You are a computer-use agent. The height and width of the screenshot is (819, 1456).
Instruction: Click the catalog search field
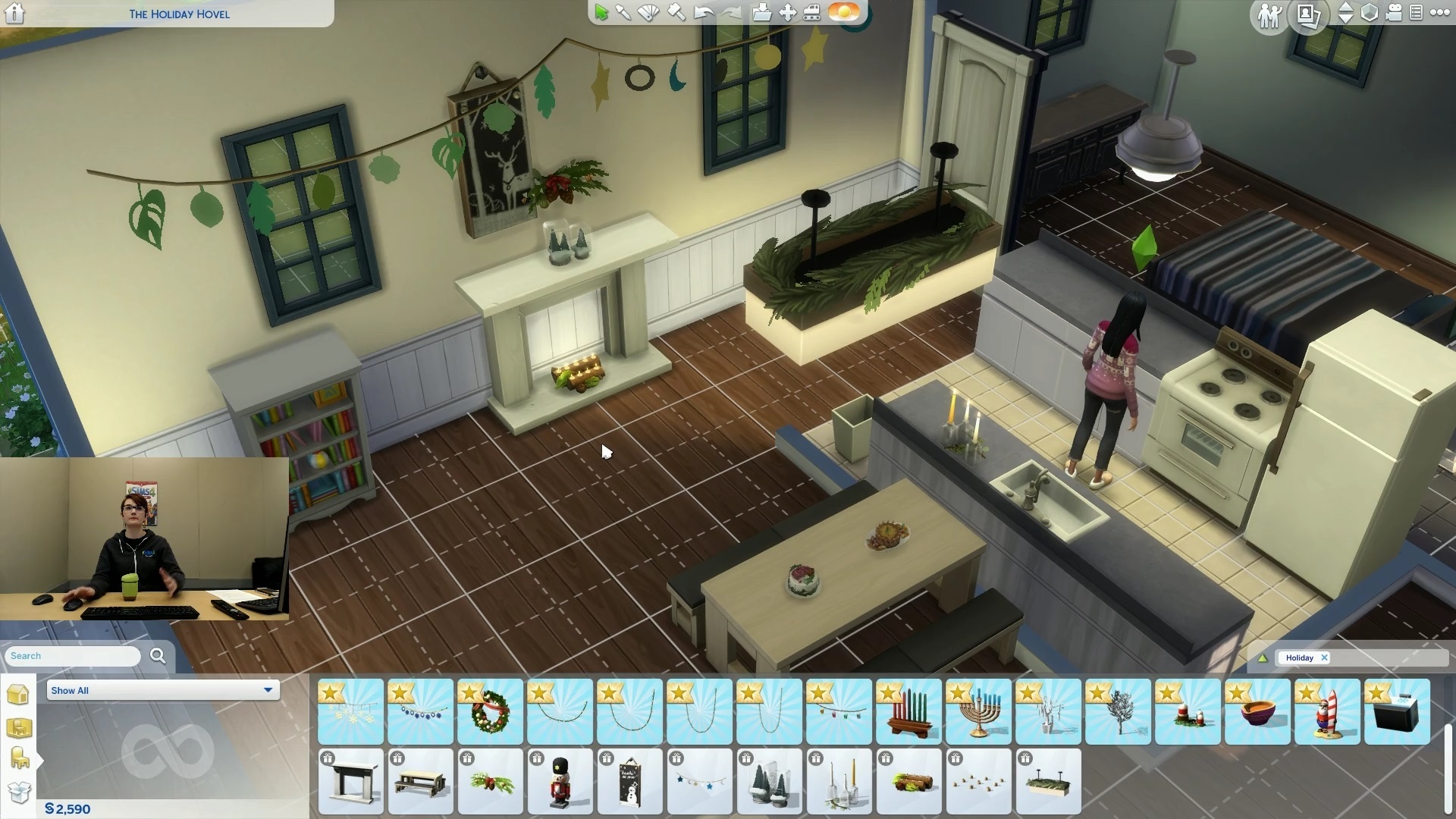click(74, 656)
